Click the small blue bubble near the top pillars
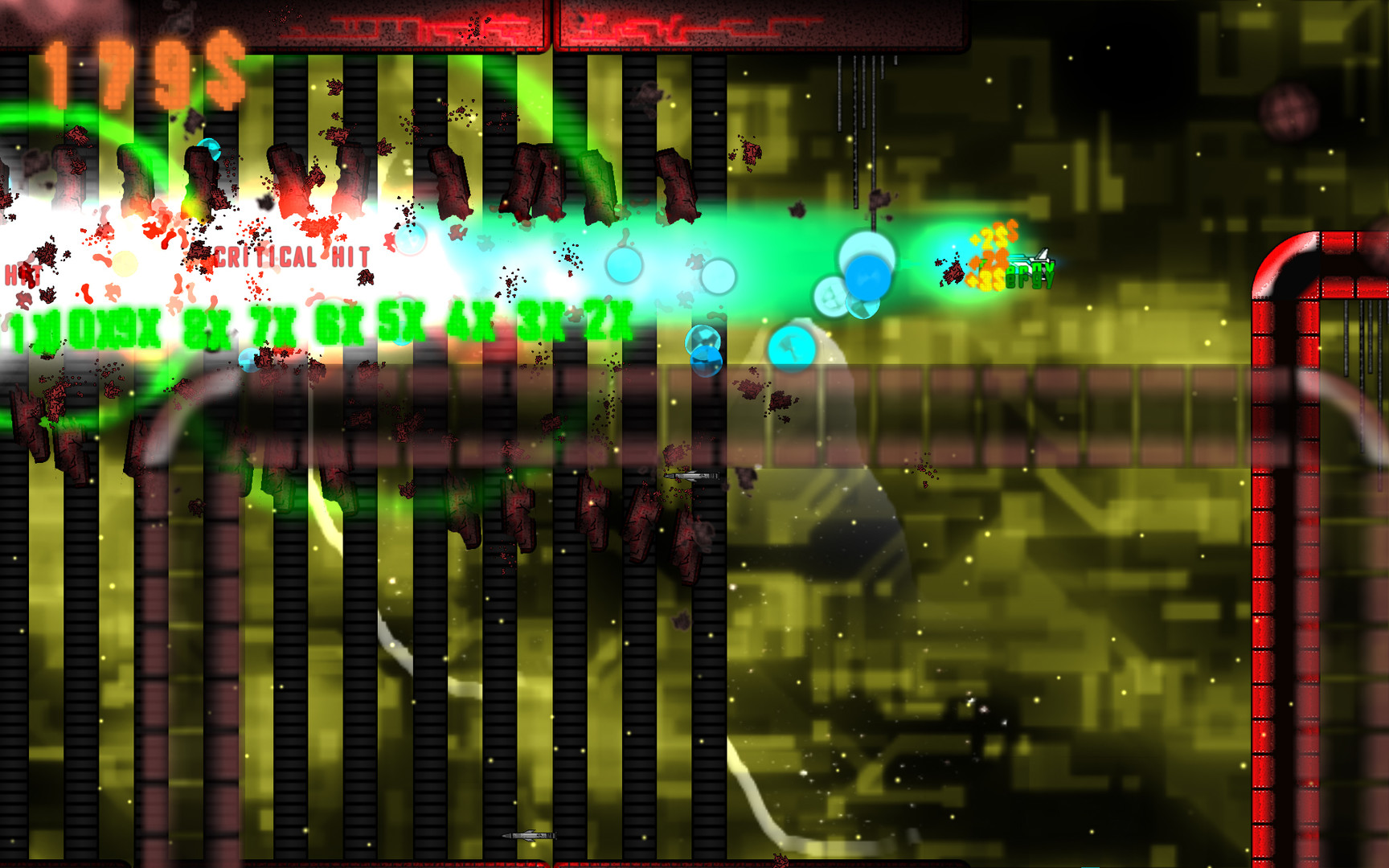The width and height of the screenshot is (1389, 868). tap(211, 148)
